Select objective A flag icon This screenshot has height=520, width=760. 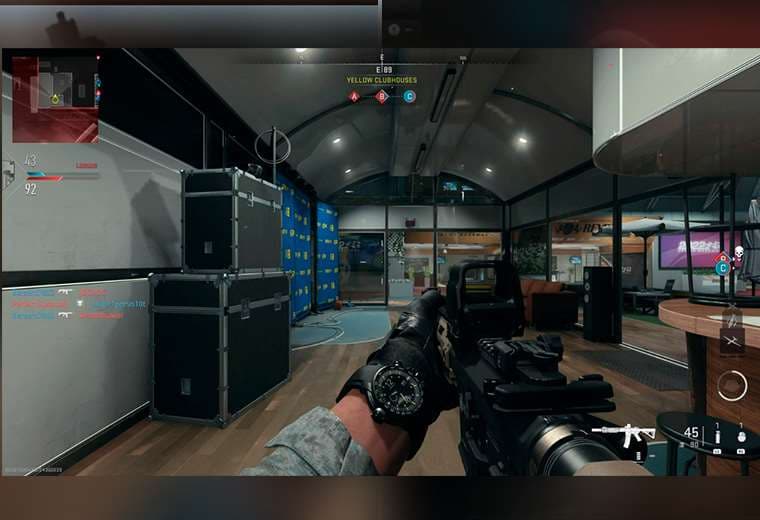click(x=354, y=97)
